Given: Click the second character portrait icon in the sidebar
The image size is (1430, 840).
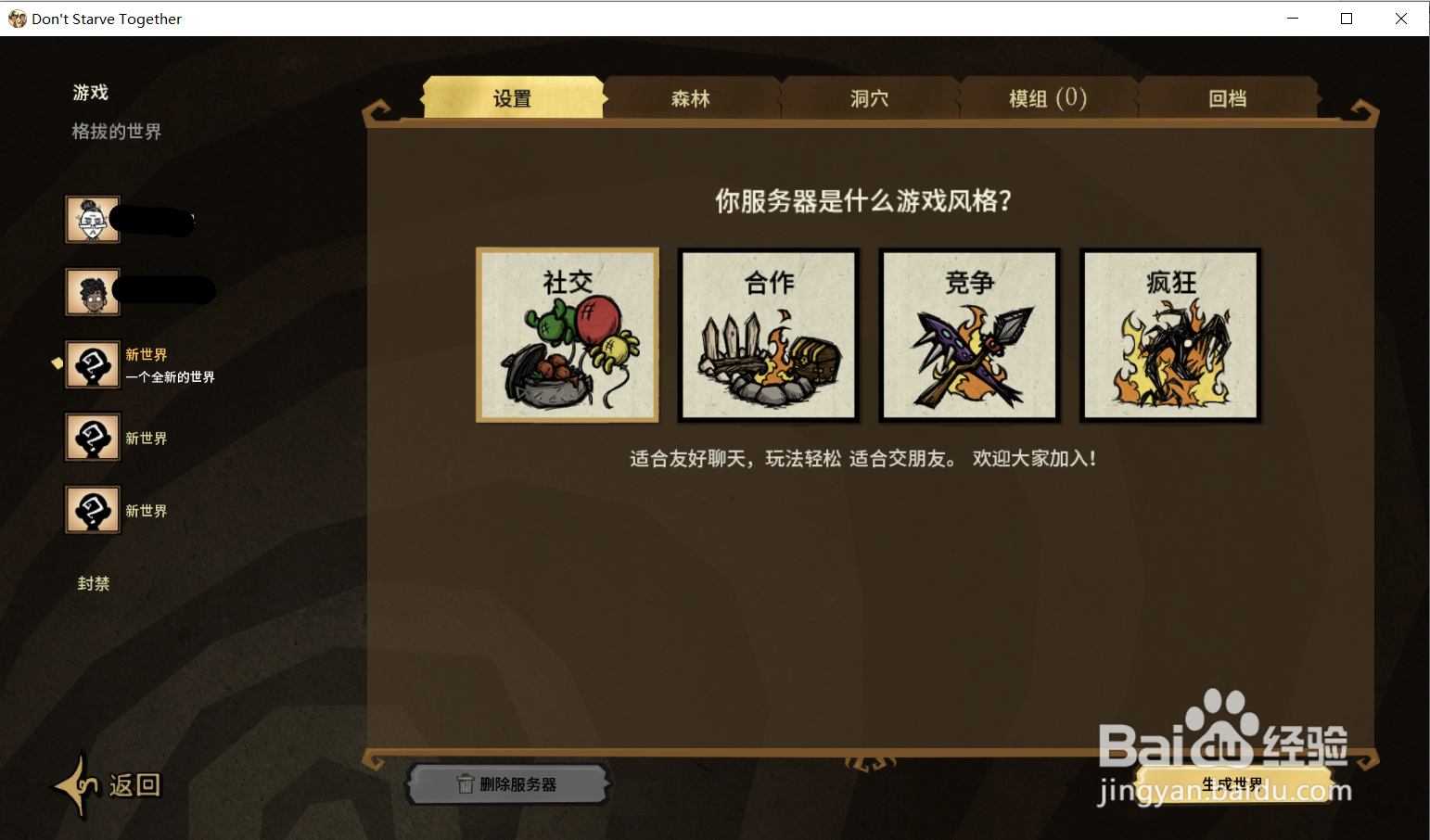Looking at the screenshot, I should (x=92, y=291).
